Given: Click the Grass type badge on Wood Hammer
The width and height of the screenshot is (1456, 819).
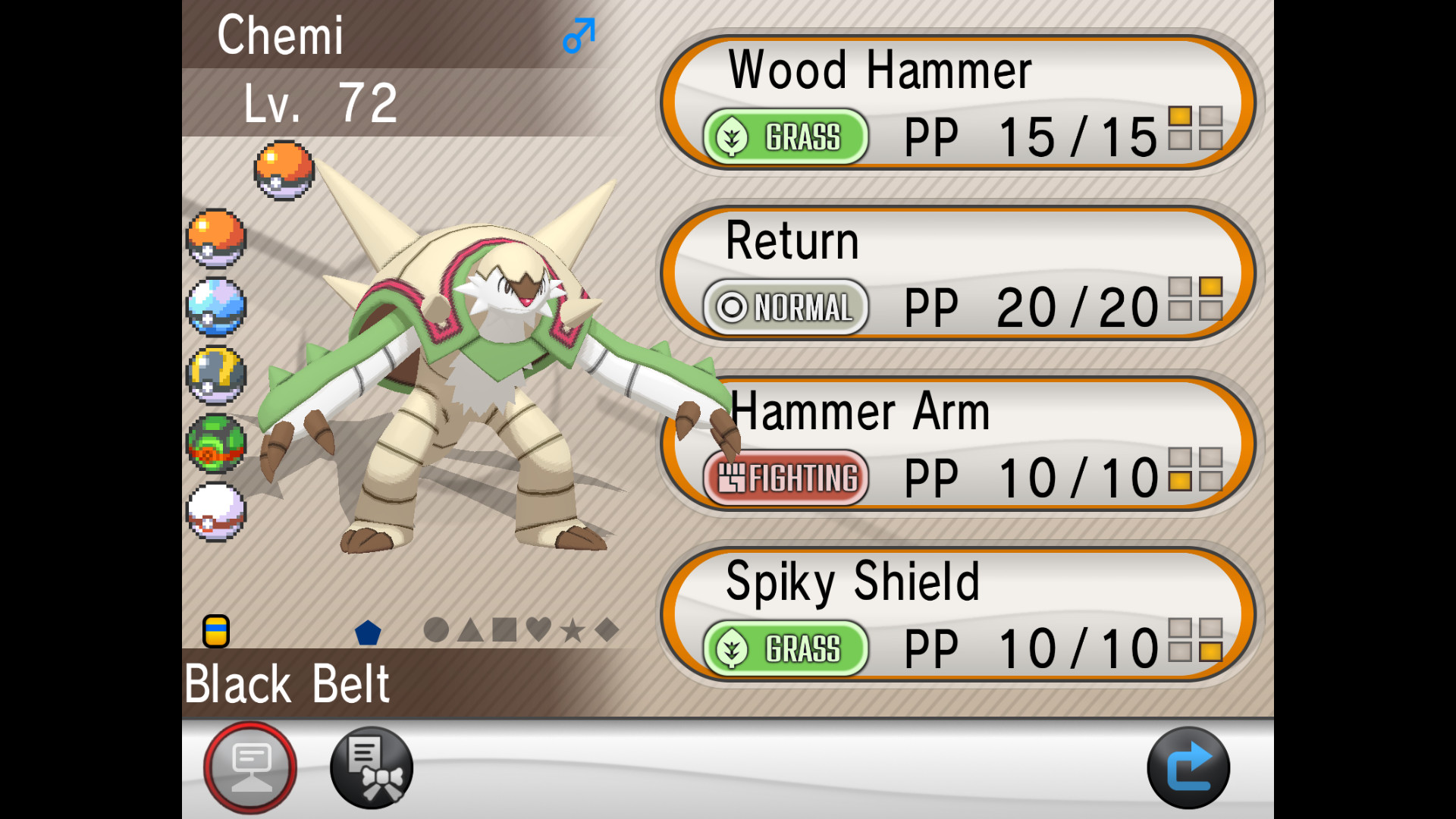Looking at the screenshot, I should 786,137.
